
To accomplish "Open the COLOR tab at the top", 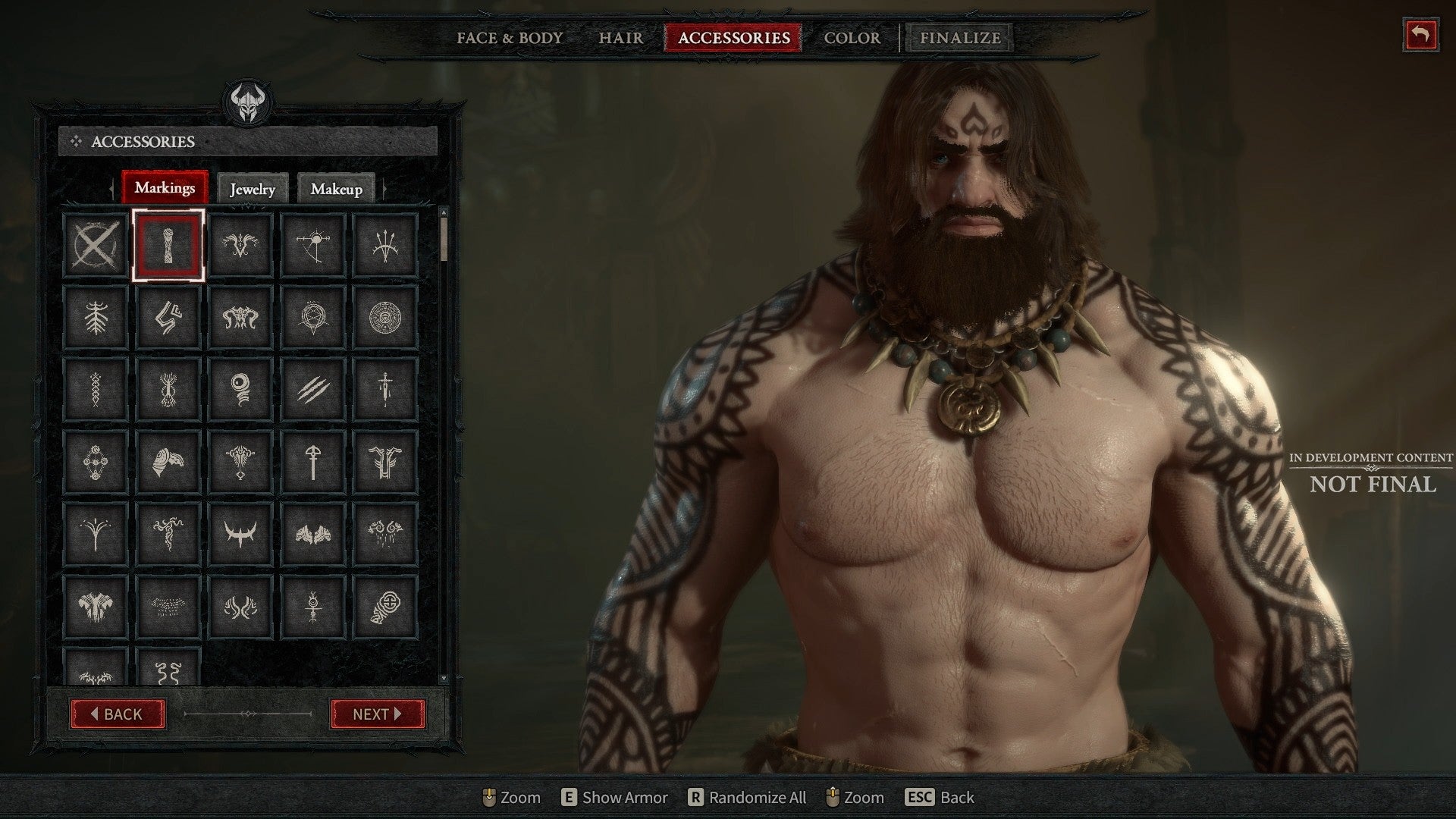I will tap(852, 38).
